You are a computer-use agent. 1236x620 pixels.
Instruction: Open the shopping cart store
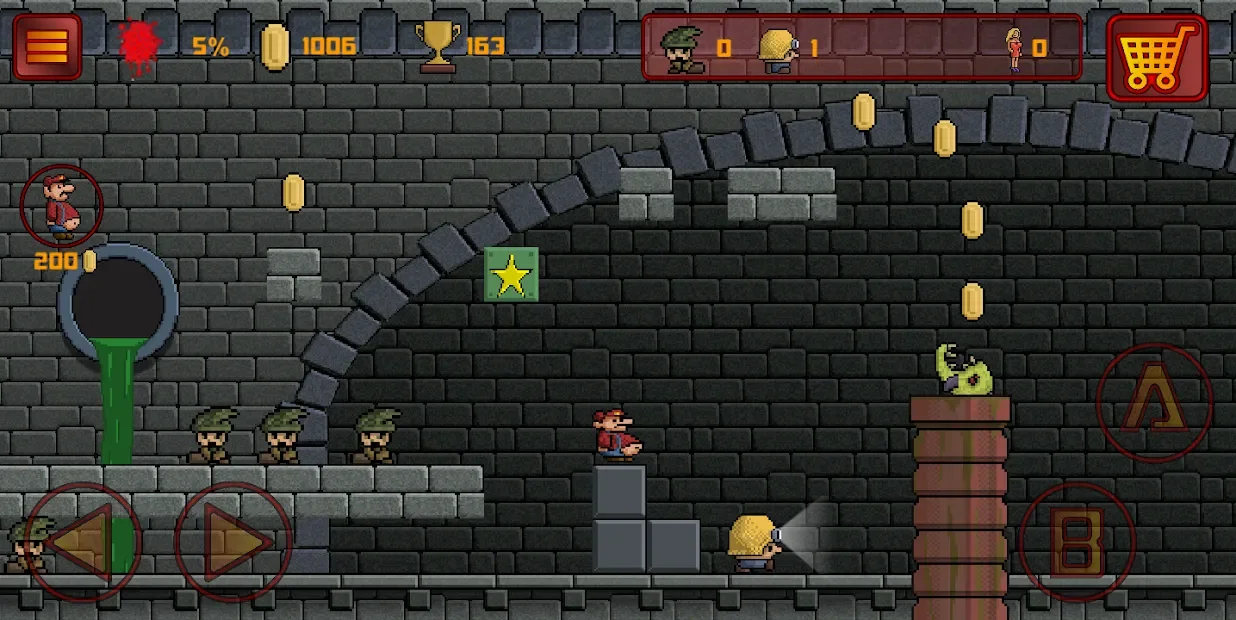click(x=1156, y=57)
